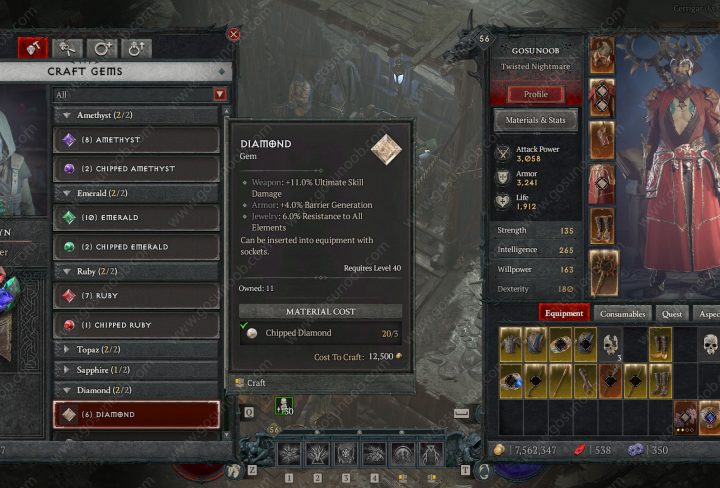This screenshot has height=488, width=720.
Task: Open Materials & Stats
Action: pos(535,120)
